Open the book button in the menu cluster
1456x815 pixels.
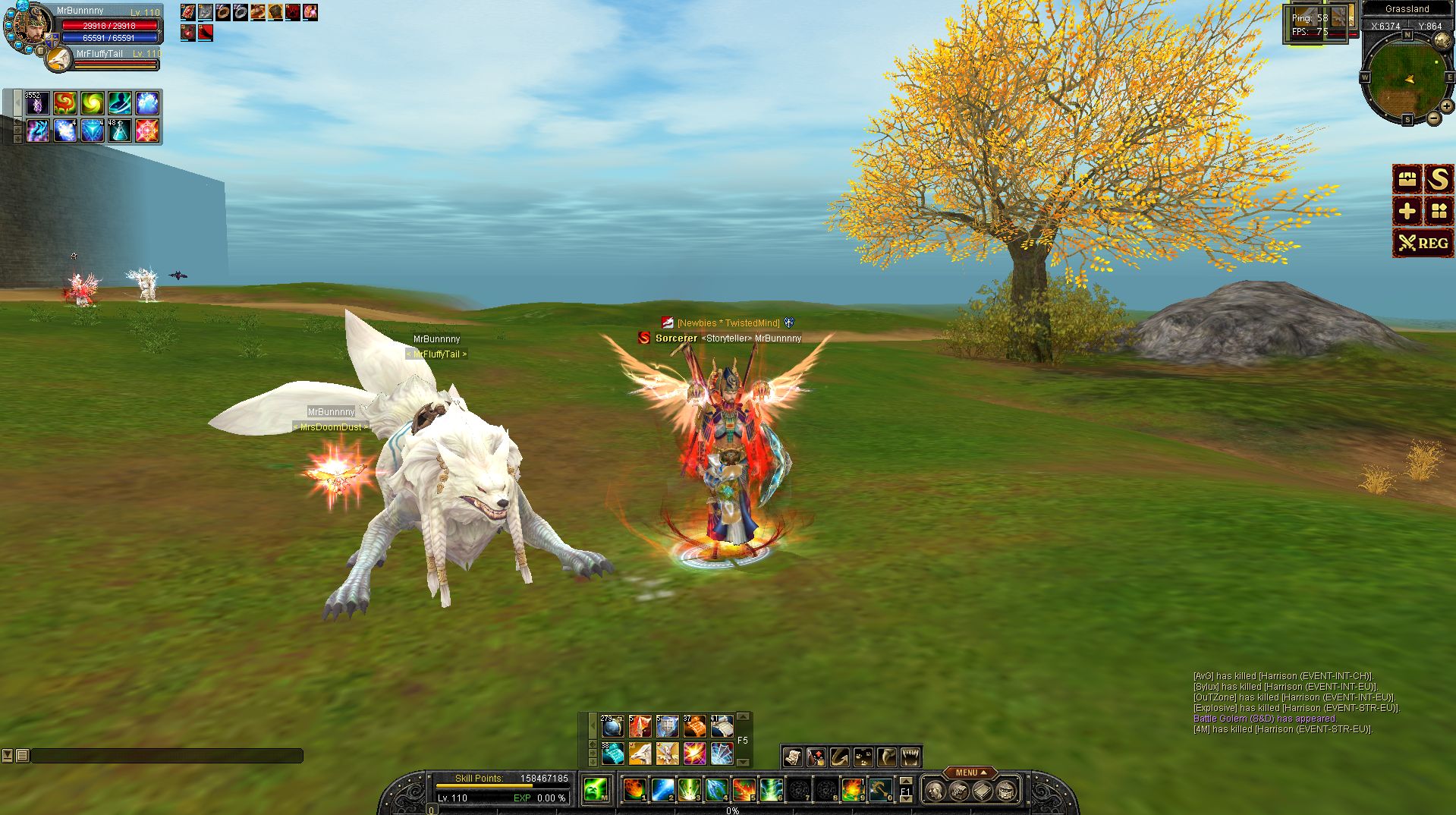(983, 791)
